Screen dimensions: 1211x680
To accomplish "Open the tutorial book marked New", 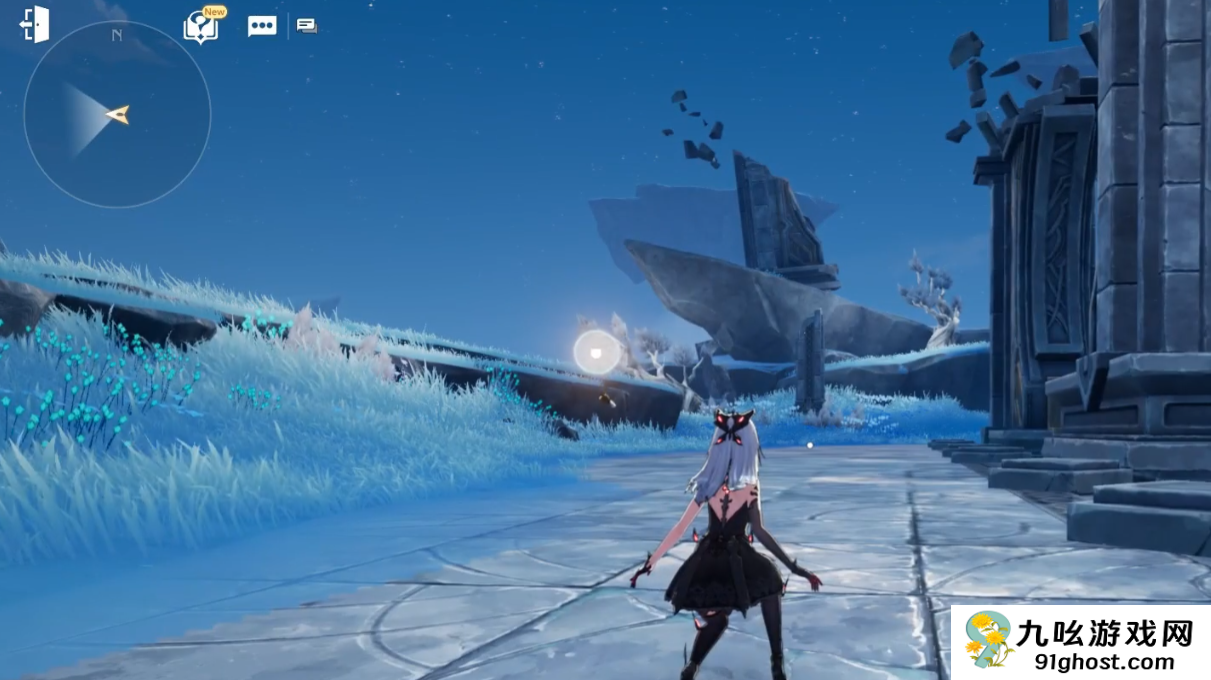I will point(201,28).
